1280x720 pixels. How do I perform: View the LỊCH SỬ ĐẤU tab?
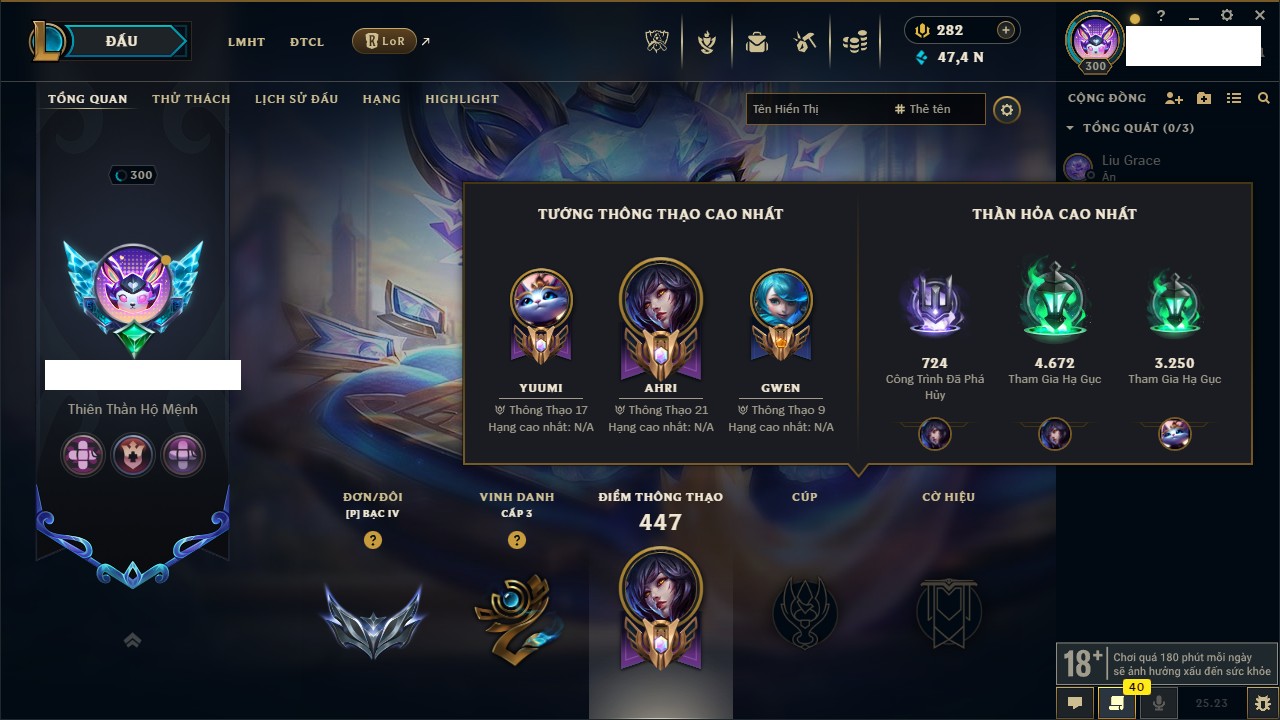[296, 99]
